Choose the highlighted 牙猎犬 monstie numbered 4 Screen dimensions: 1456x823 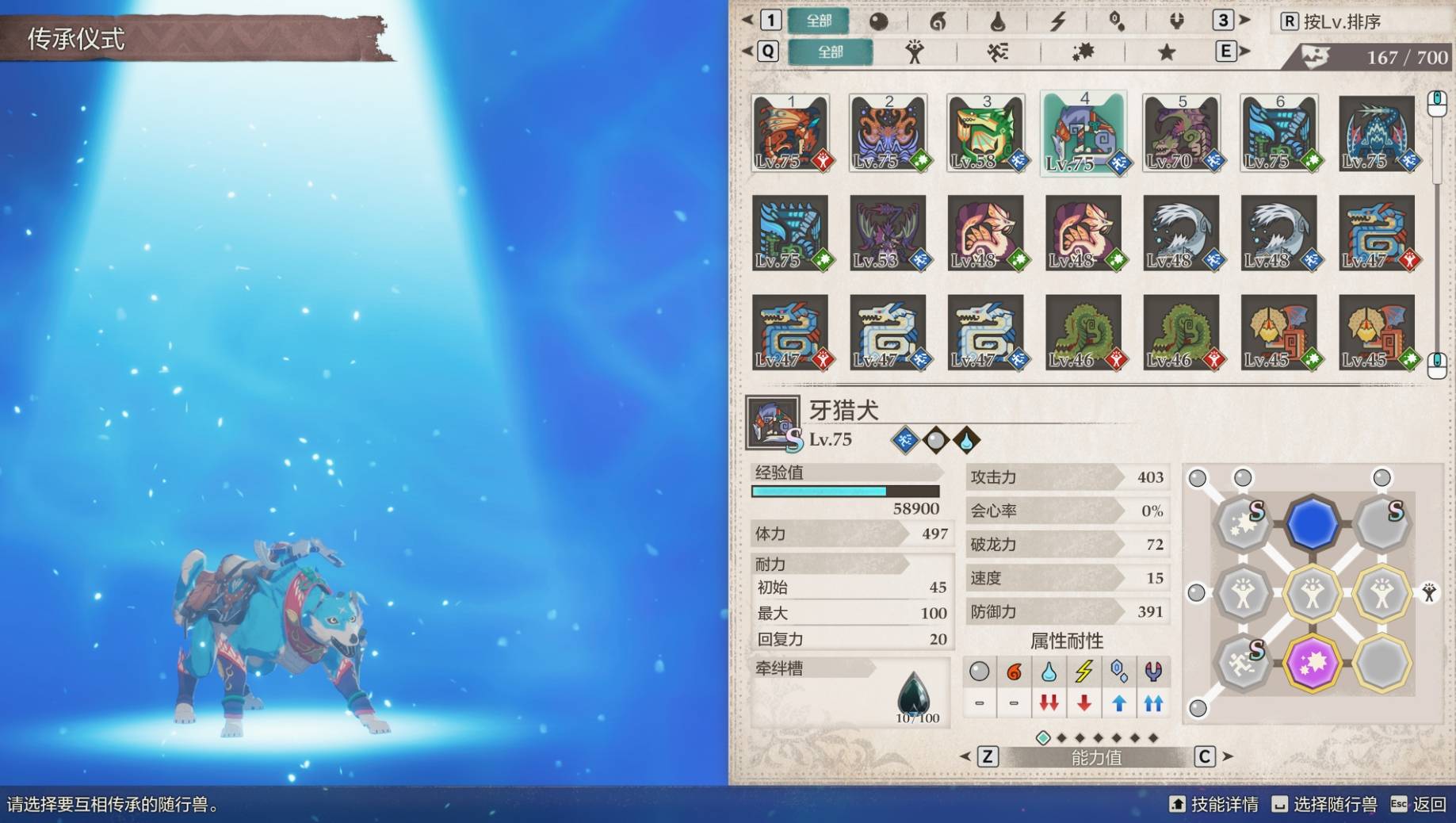(1083, 133)
